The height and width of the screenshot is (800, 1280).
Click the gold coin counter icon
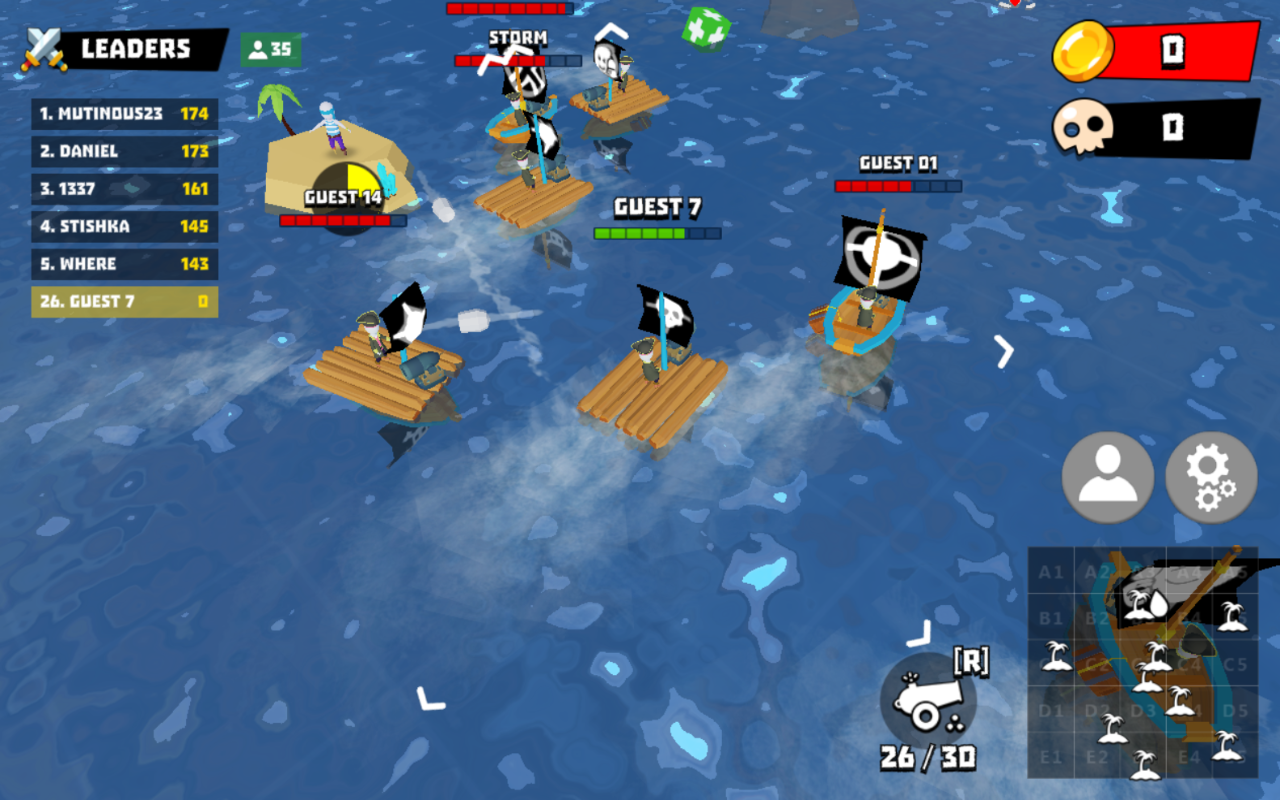pos(1083,52)
